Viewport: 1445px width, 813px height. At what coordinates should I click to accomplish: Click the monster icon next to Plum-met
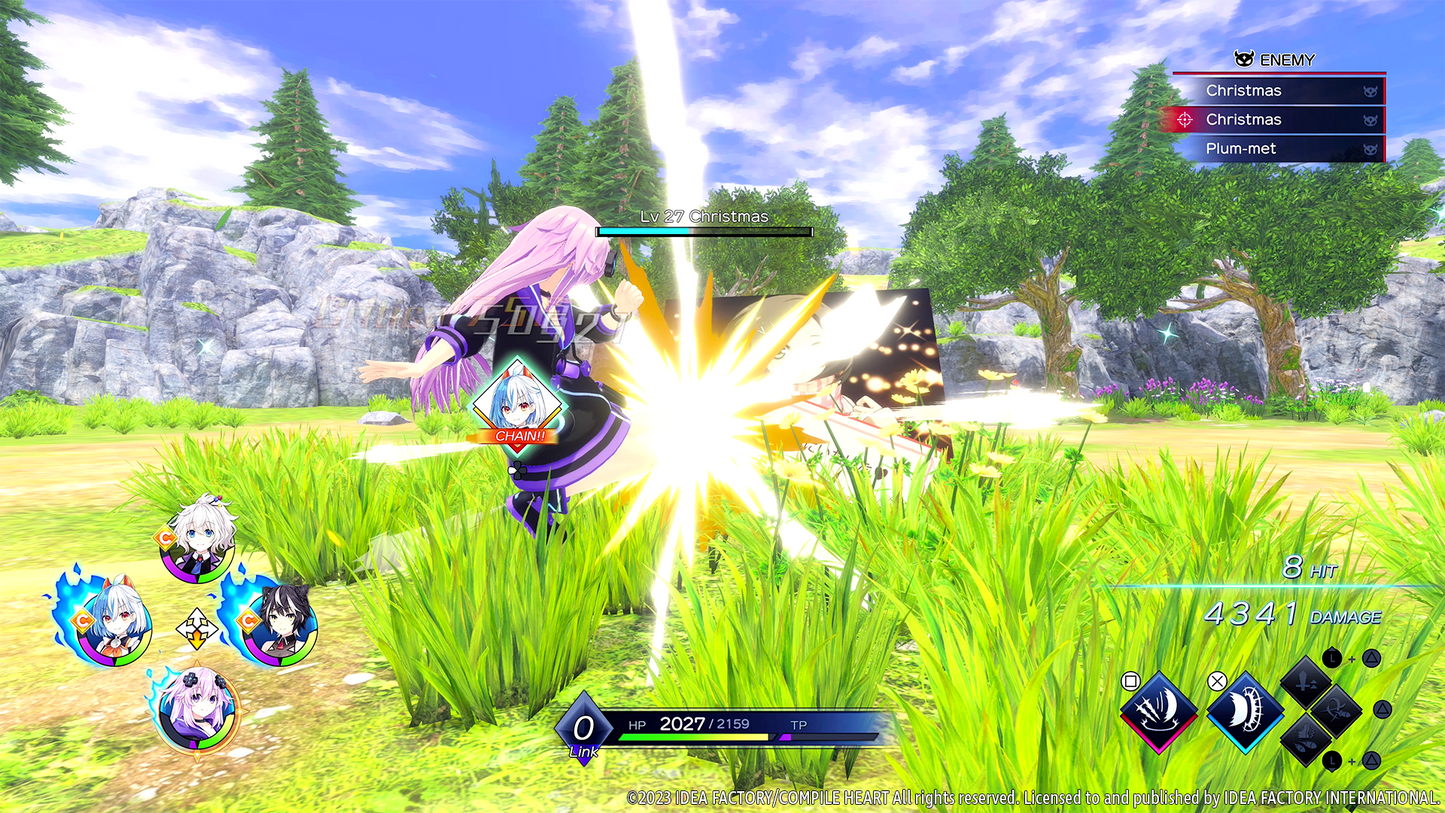point(1370,148)
